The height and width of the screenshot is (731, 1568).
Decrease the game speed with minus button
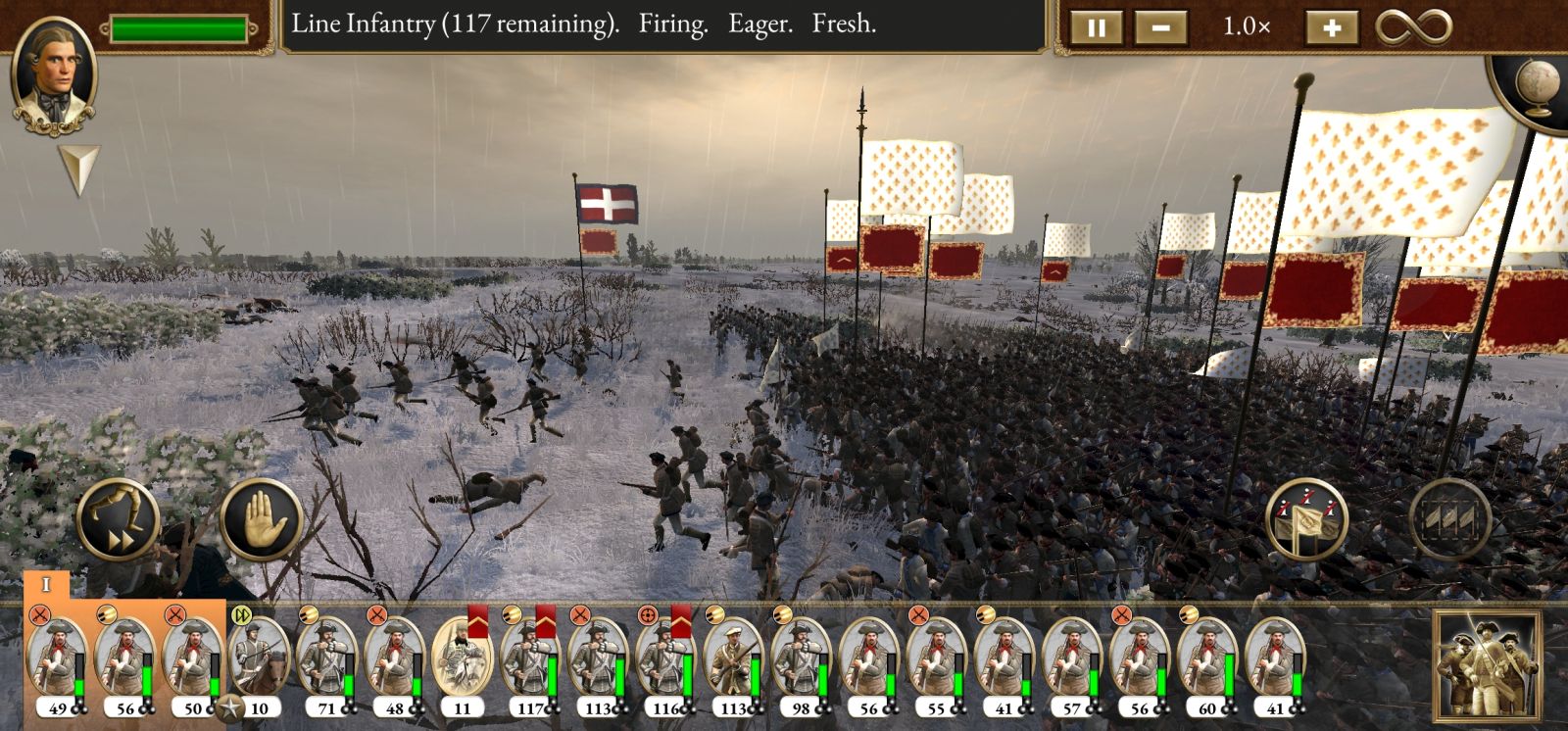click(x=1160, y=27)
